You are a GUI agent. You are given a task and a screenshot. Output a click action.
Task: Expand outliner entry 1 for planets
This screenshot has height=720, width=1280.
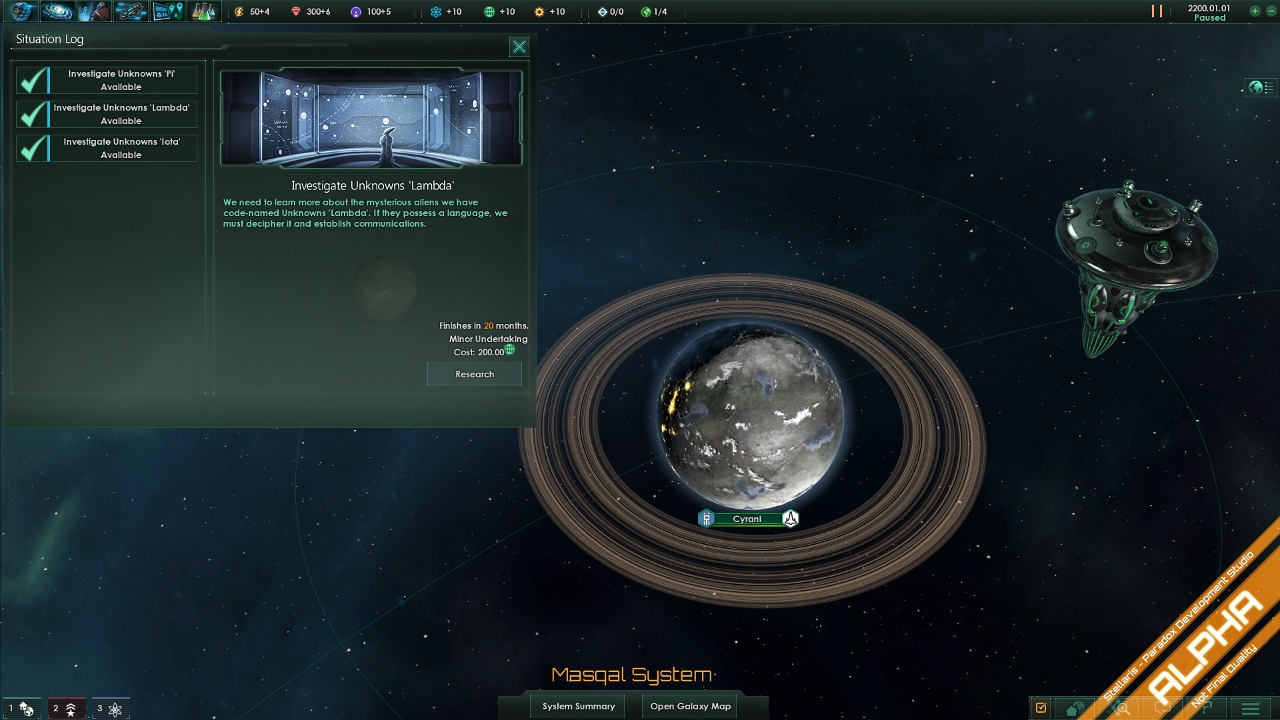21,707
